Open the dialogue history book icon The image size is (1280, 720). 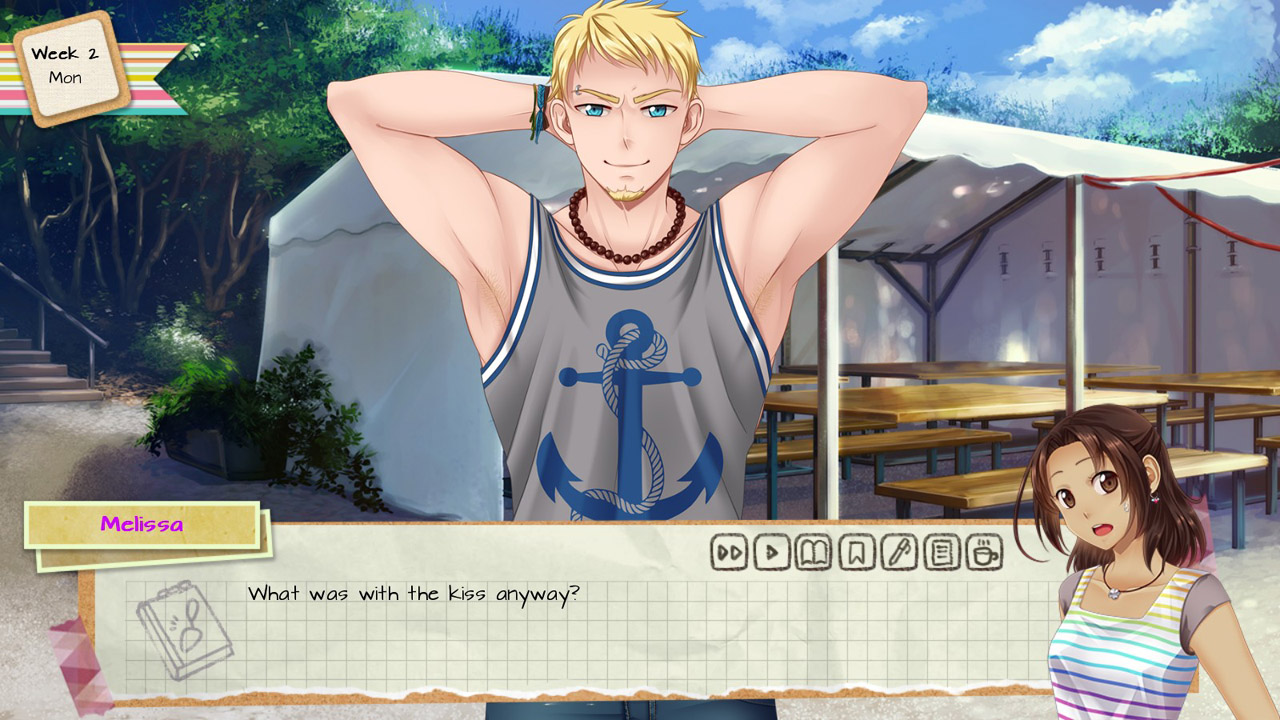click(x=812, y=550)
